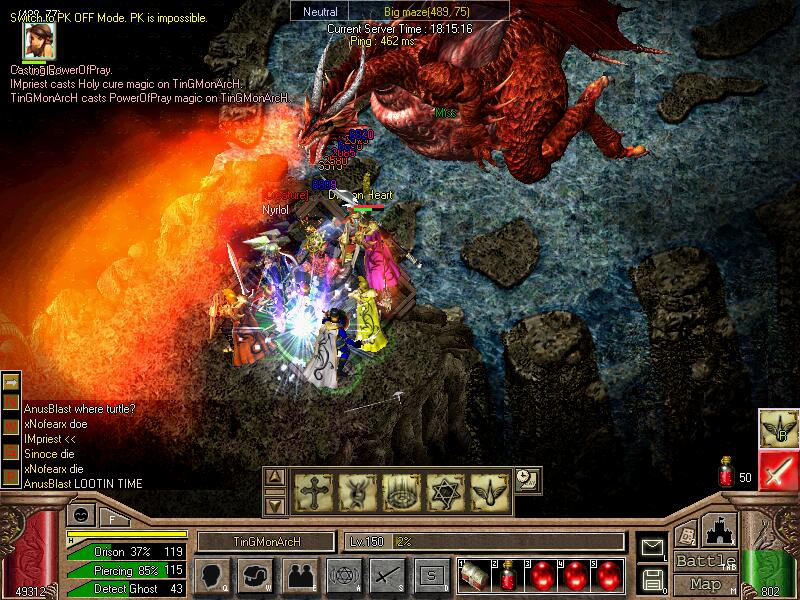Open the castle guild icon
The height and width of the screenshot is (600, 800).
click(721, 529)
